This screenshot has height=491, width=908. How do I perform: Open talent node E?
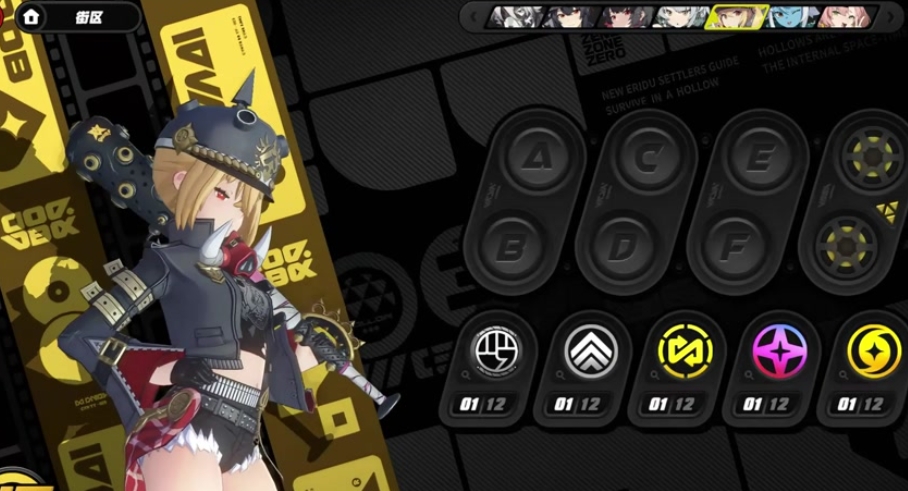tap(763, 157)
